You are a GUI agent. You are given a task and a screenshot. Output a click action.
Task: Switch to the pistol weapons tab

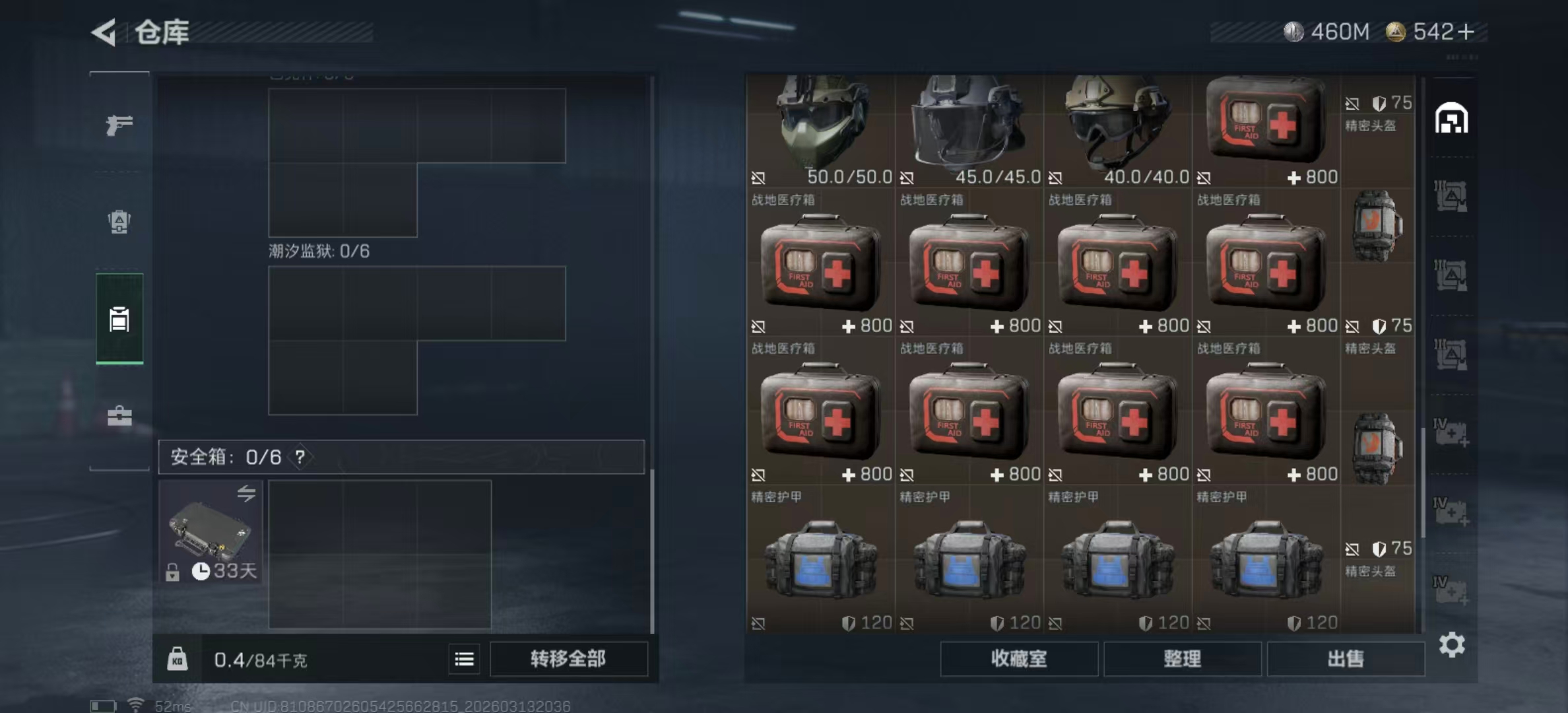(x=119, y=125)
